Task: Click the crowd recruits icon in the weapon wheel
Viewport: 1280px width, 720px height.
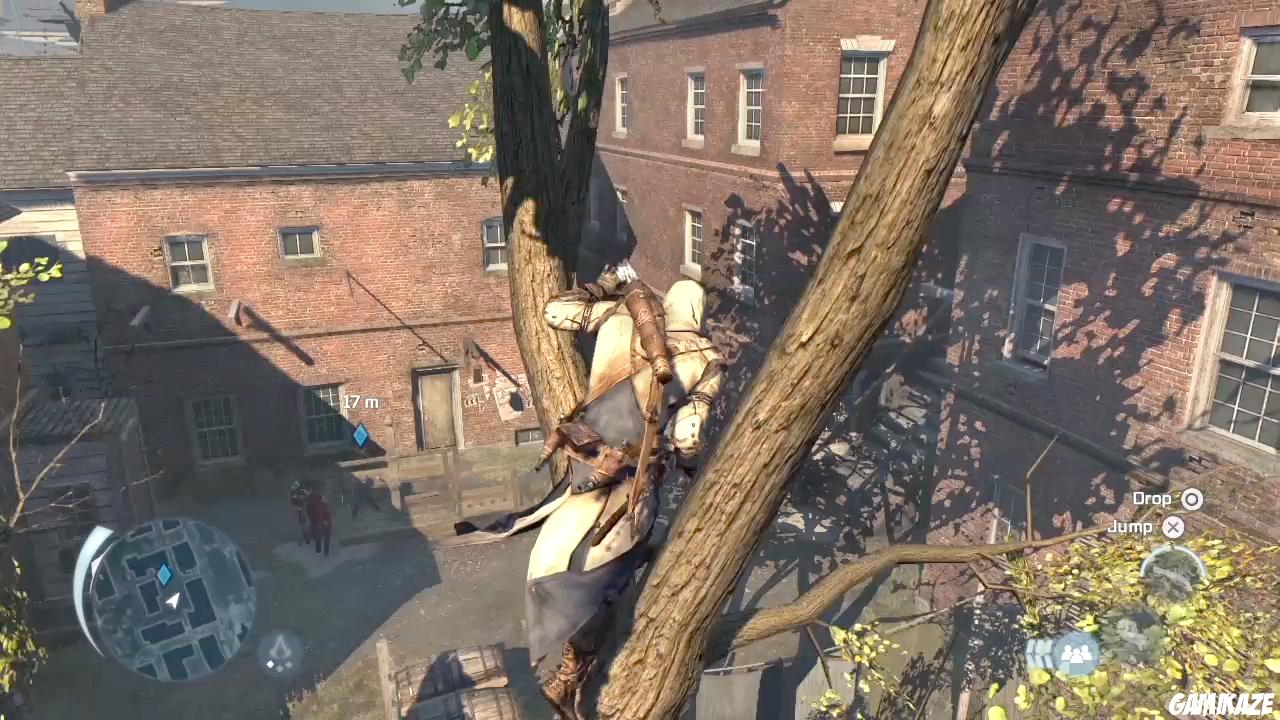Action: point(1075,654)
